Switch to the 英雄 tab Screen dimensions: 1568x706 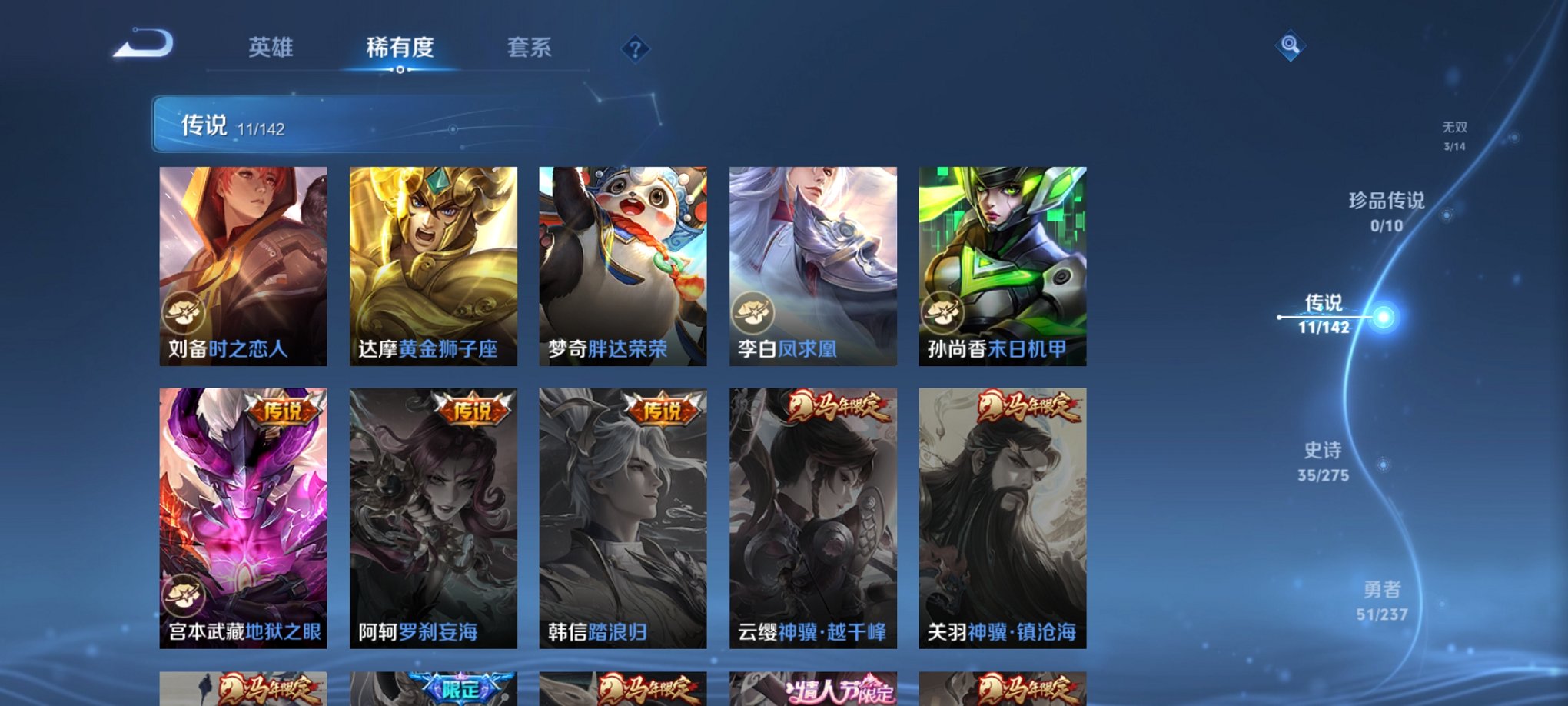point(270,48)
